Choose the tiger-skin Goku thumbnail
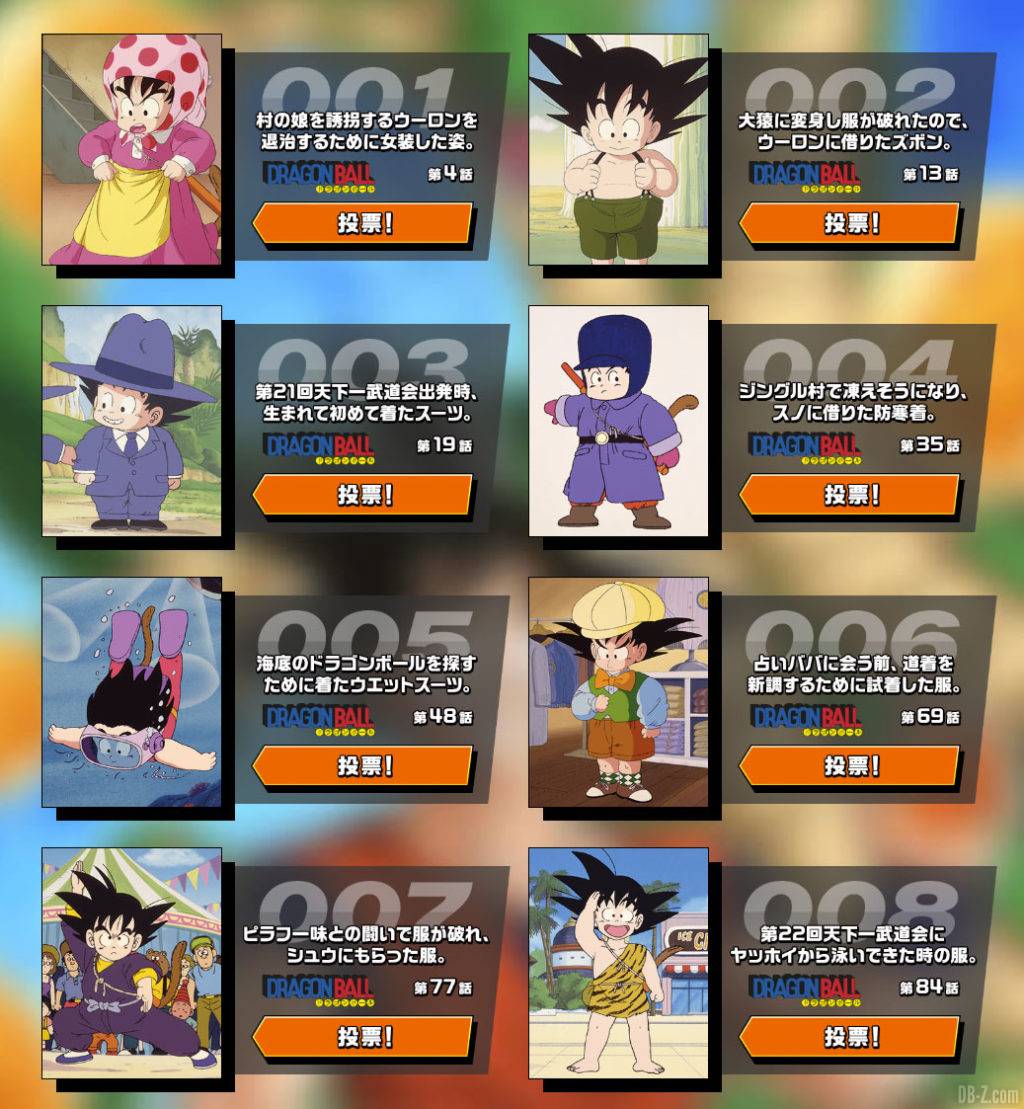This screenshot has height=1109, width=1024. coord(618,963)
